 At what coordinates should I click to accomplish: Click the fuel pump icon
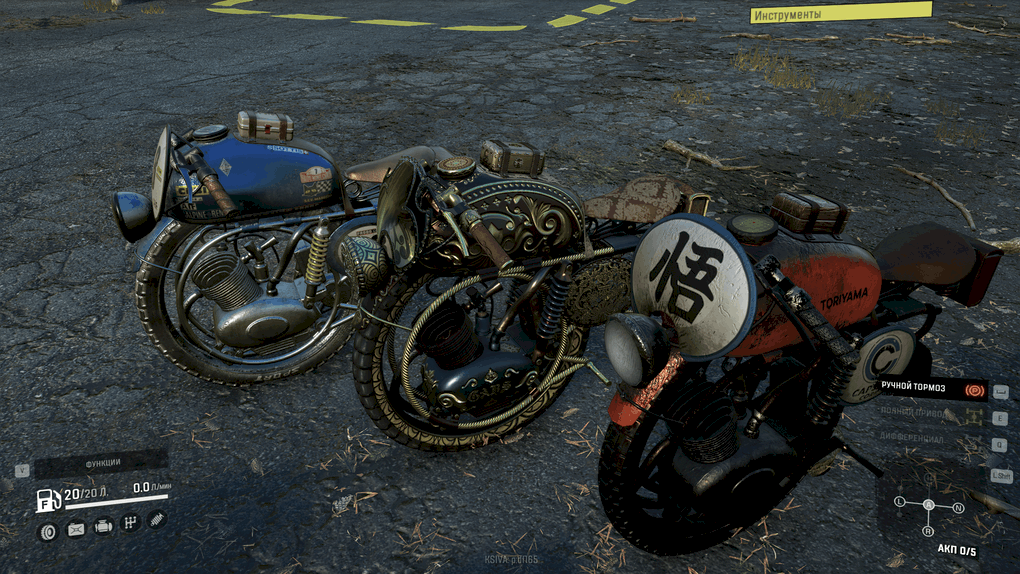[x=47, y=500]
